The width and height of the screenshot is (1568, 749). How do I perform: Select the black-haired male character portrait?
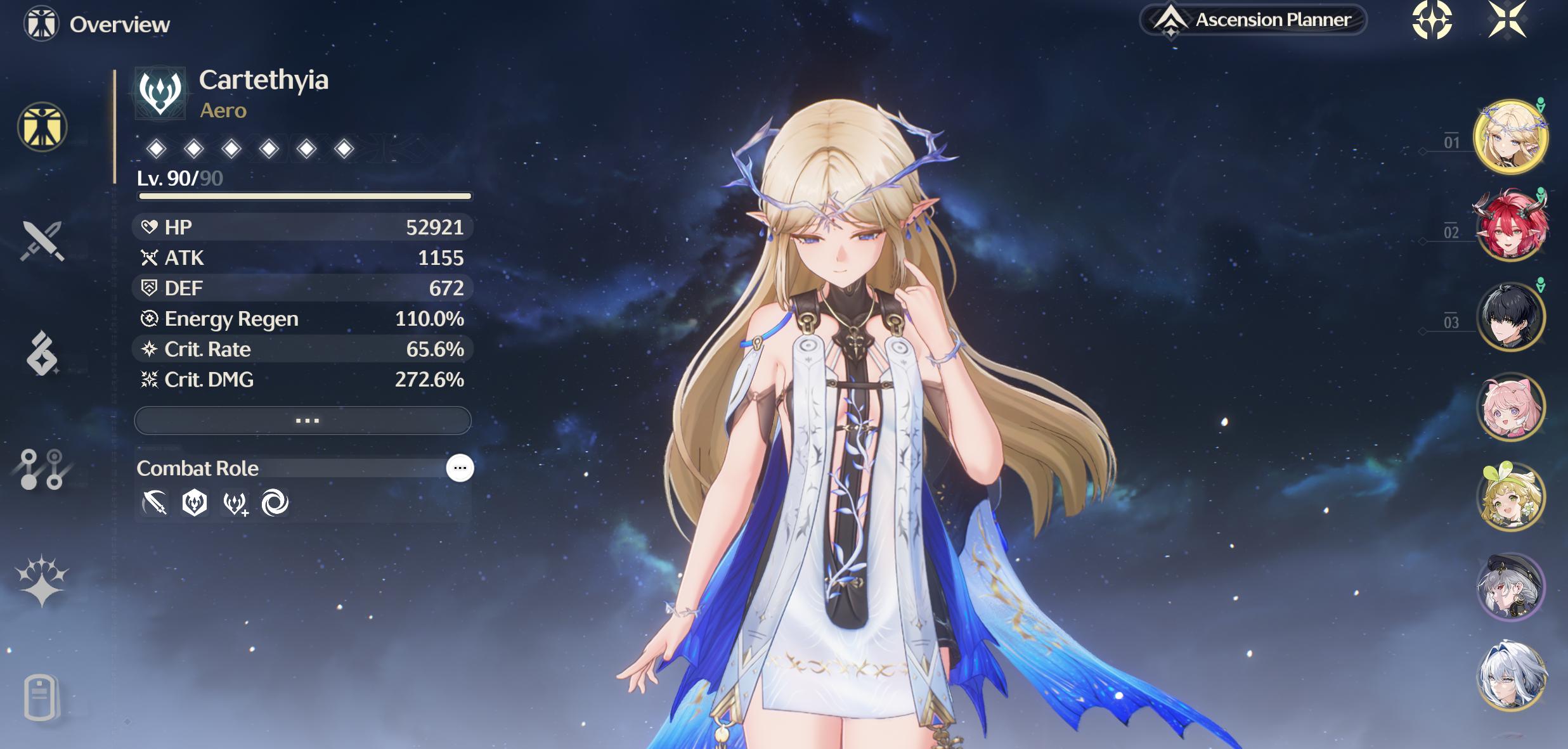click(x=1511, y=316)
